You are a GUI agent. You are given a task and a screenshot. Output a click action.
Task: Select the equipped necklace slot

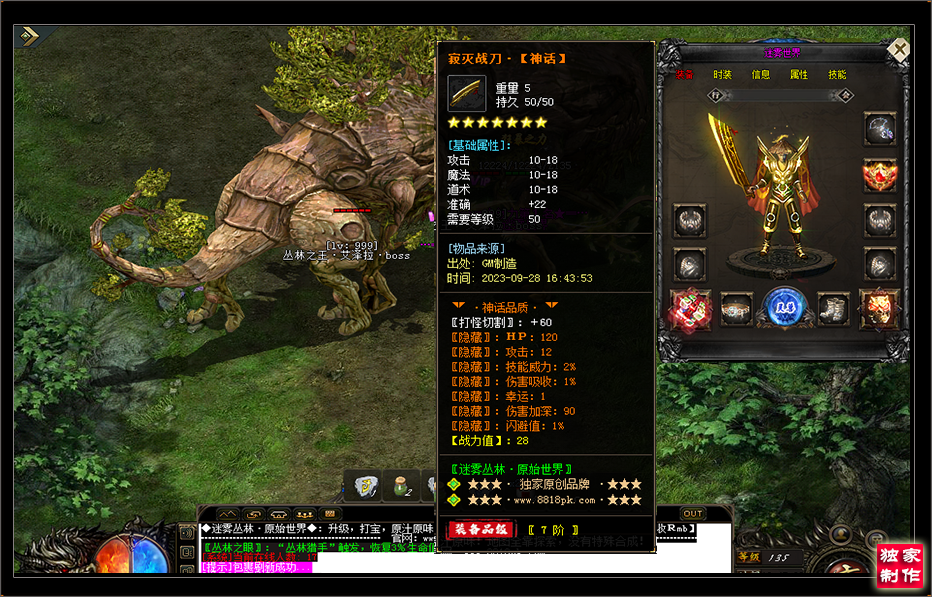880,130
